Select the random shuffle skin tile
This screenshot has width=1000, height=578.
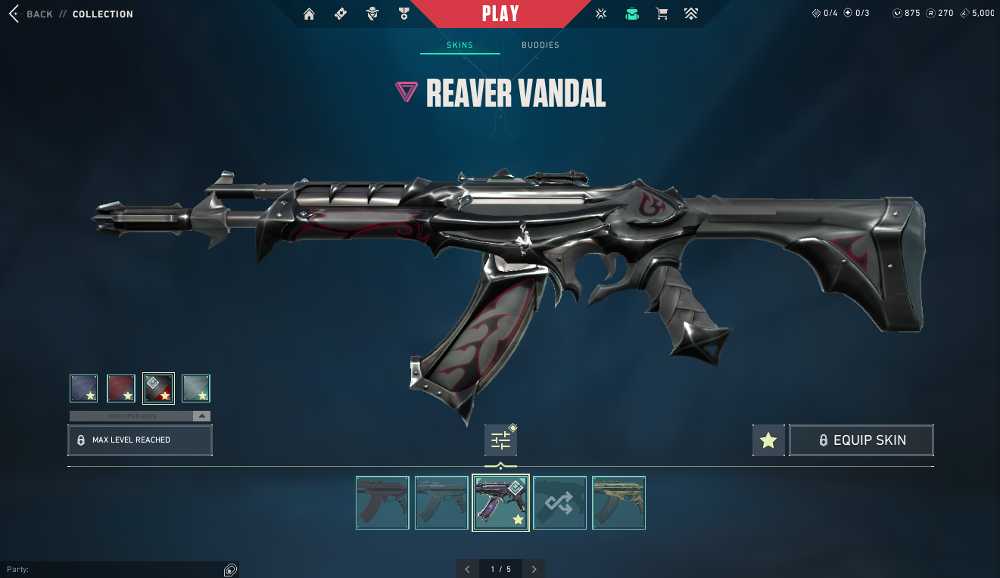click(559, 503)
